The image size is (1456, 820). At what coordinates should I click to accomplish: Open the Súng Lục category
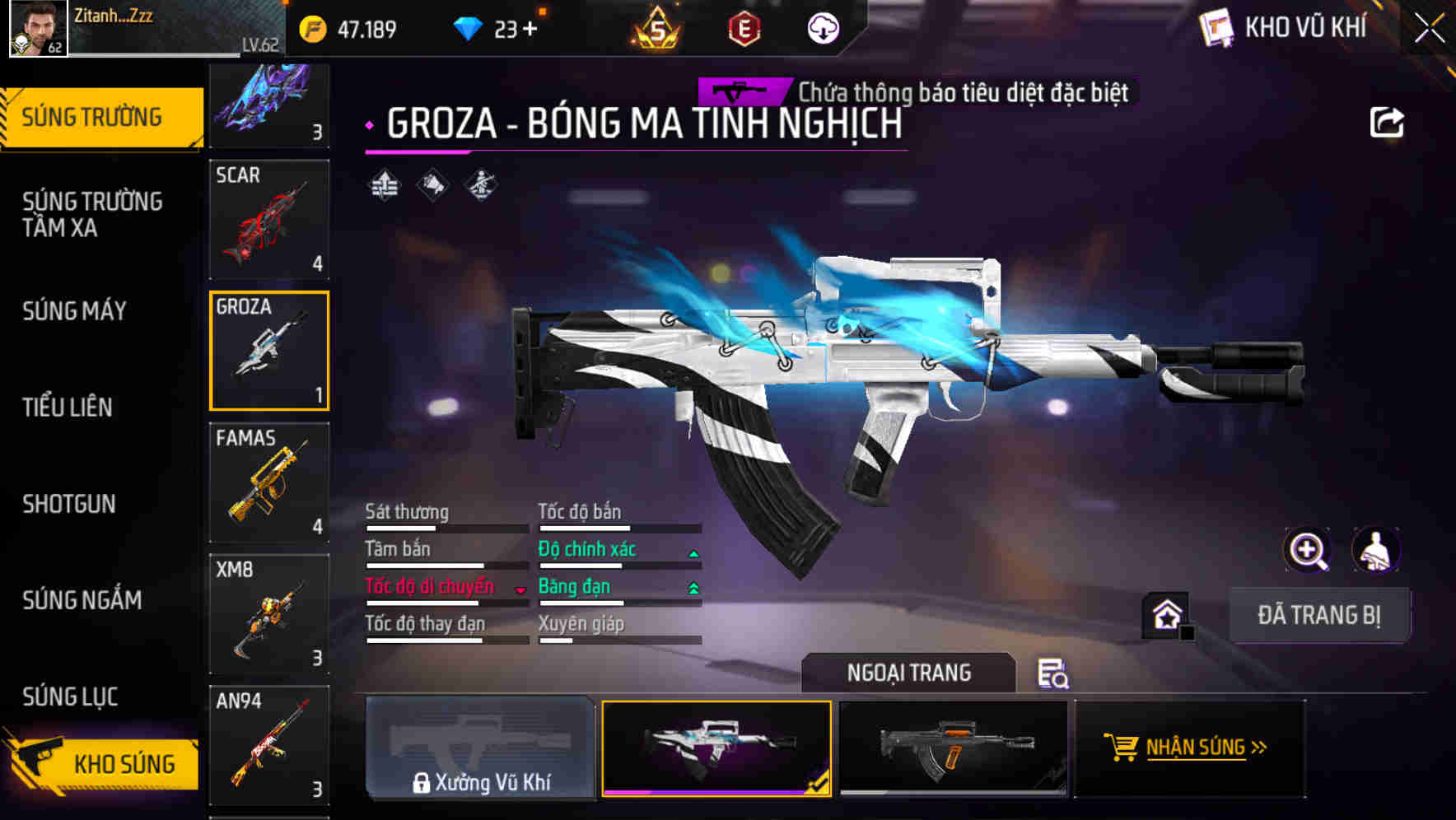pos(70,697)
